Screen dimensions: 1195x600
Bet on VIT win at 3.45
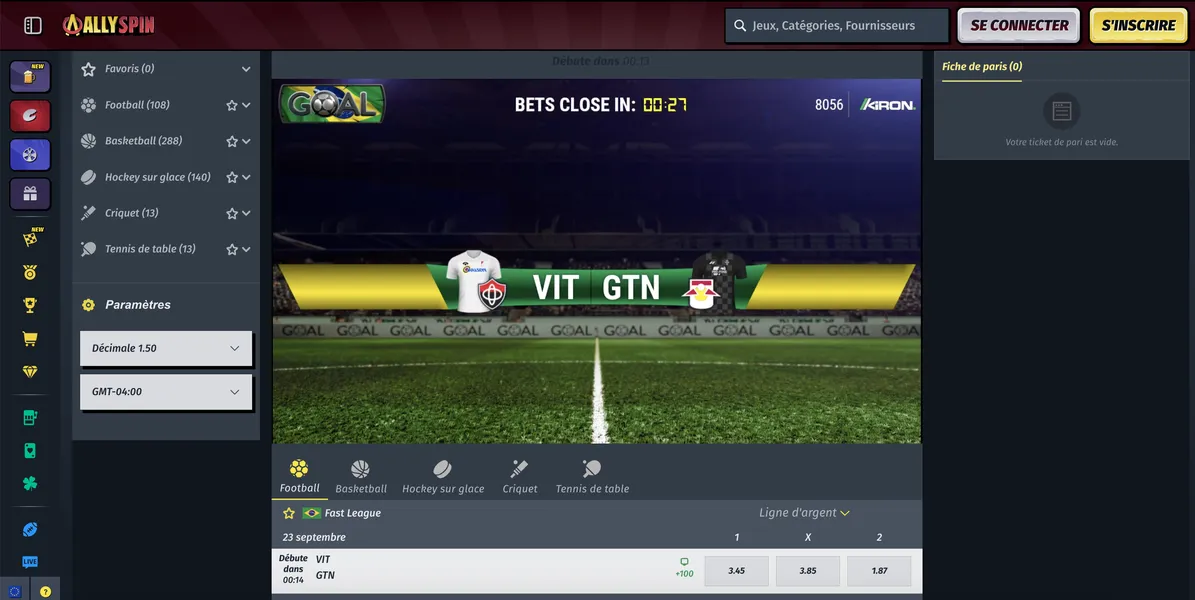click(737, 571)
